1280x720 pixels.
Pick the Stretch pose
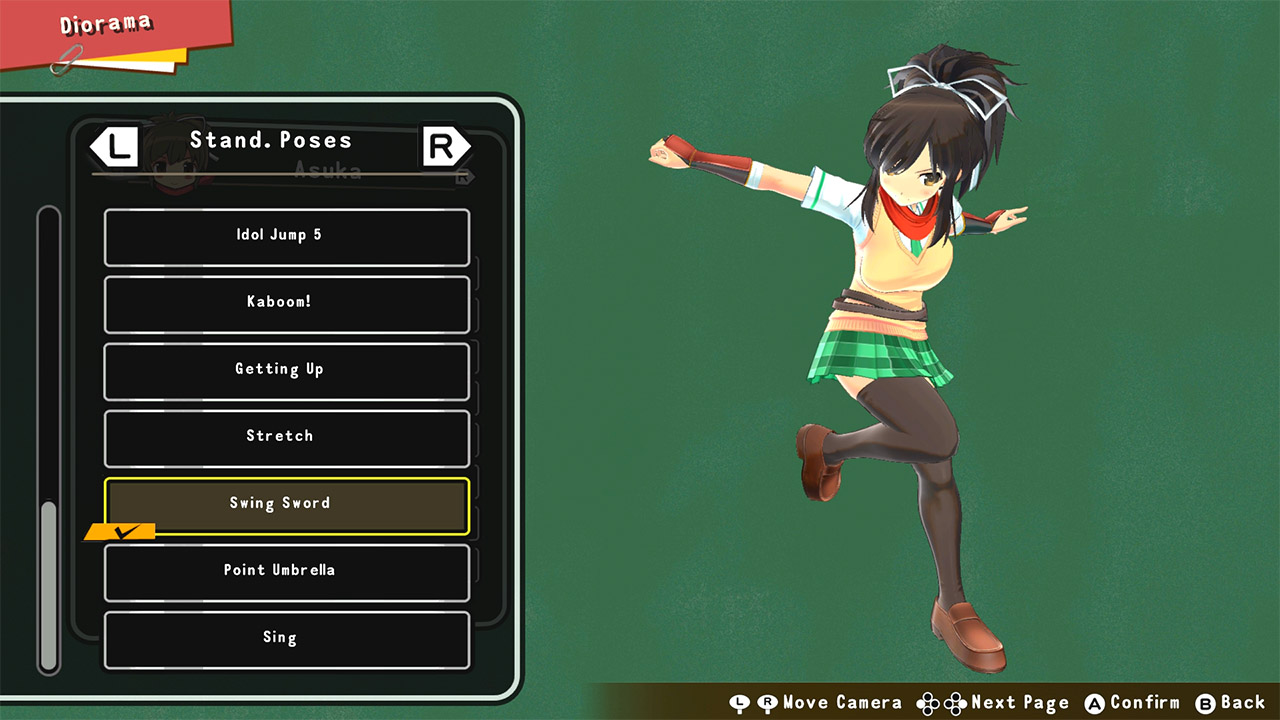[x=286, y=437]
